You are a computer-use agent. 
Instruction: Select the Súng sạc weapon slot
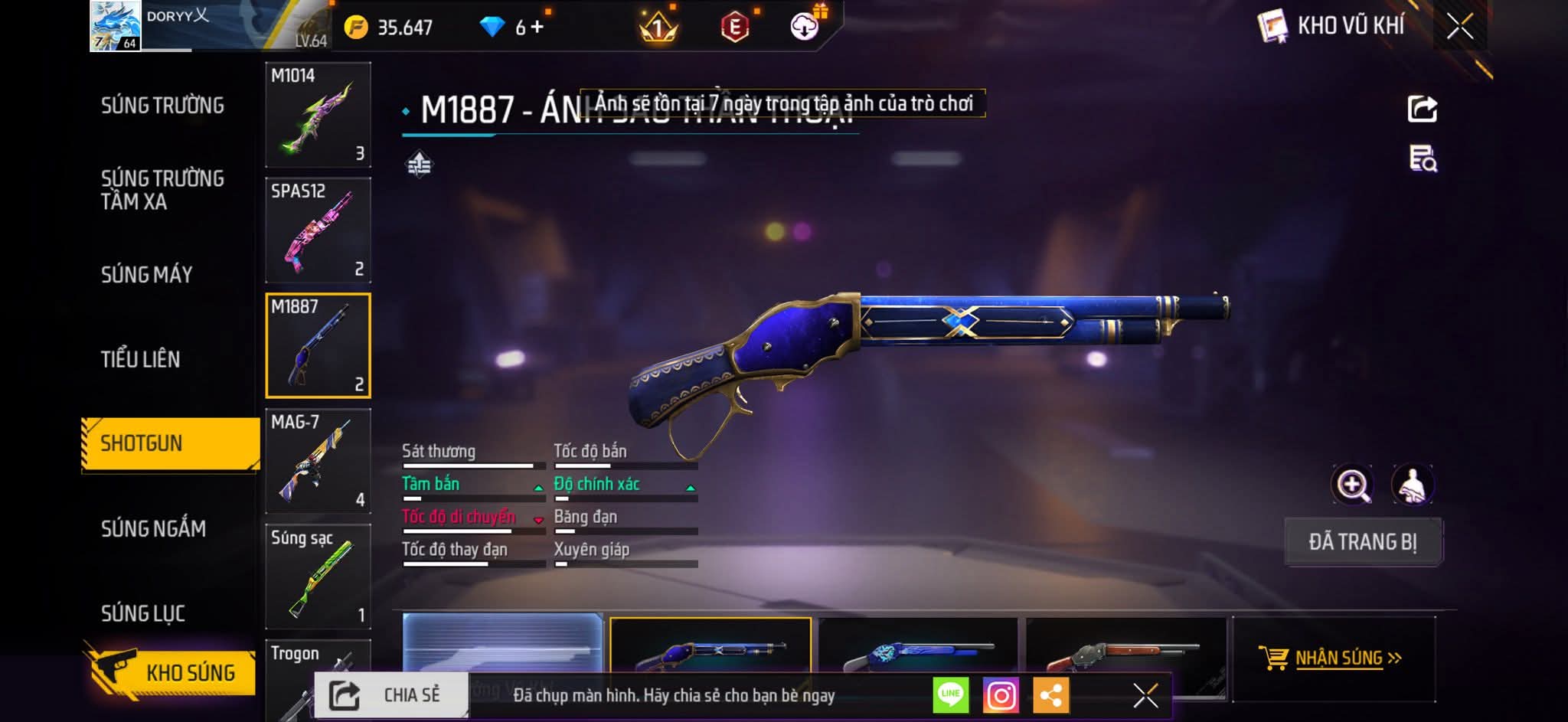click(318, 577)
